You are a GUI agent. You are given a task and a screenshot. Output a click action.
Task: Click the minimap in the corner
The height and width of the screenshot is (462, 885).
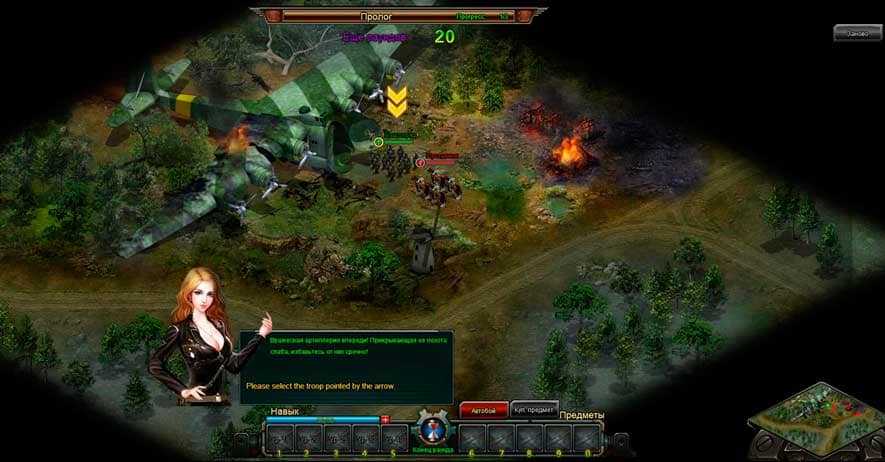(x=817, y=420)
